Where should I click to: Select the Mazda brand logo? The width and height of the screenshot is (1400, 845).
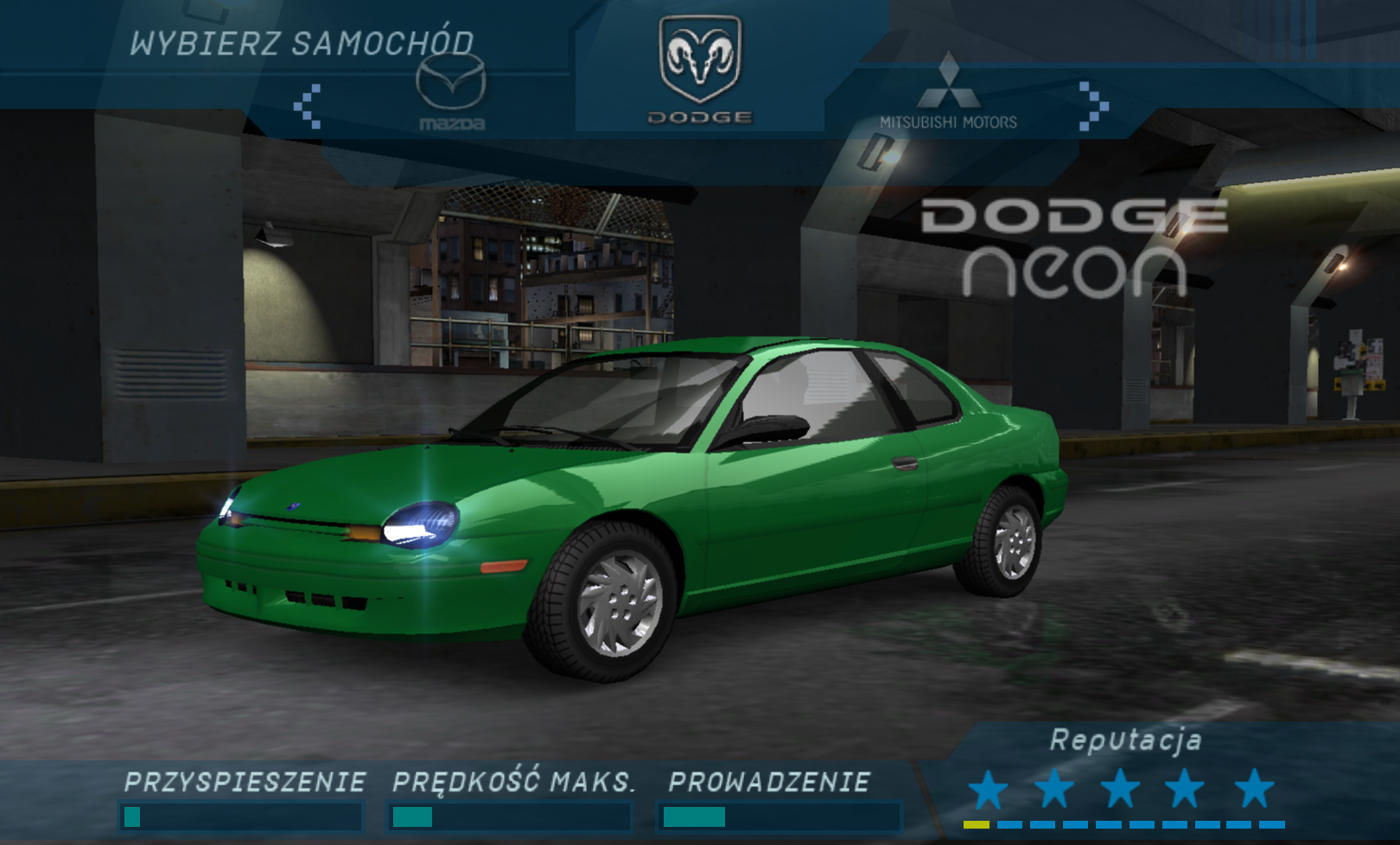point(451,92)
